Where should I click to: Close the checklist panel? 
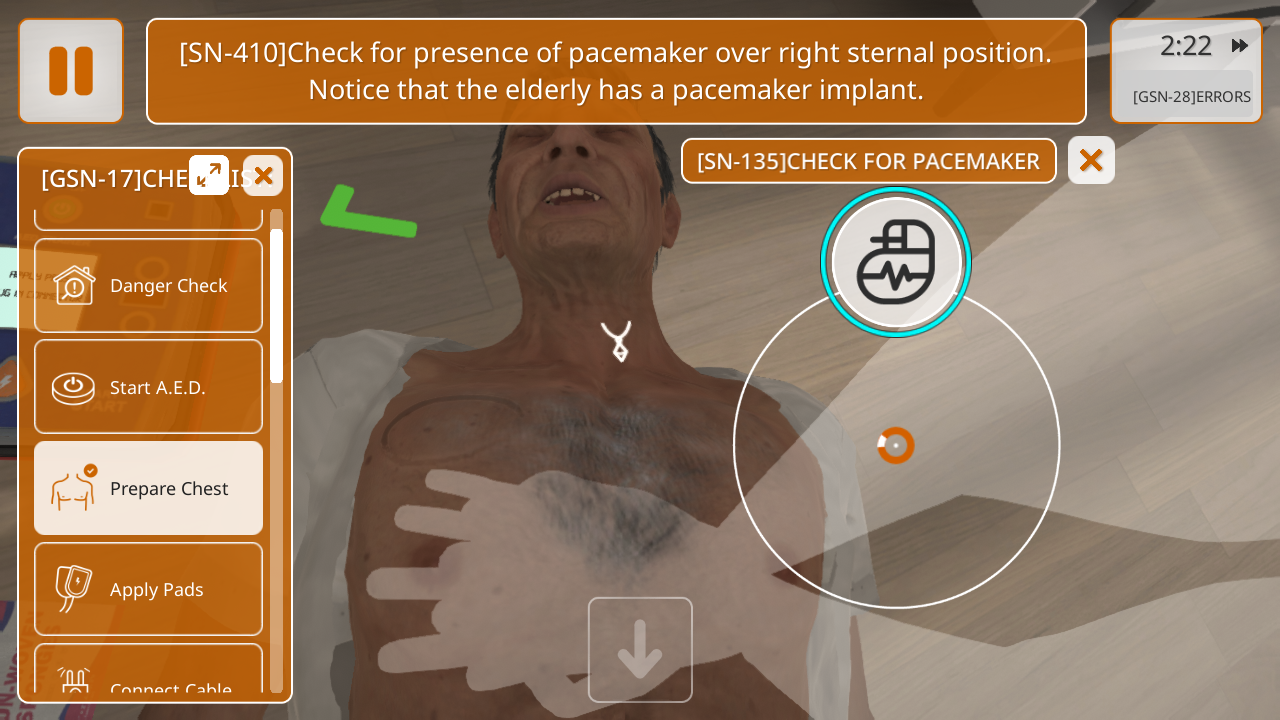[x=263, y=176]
